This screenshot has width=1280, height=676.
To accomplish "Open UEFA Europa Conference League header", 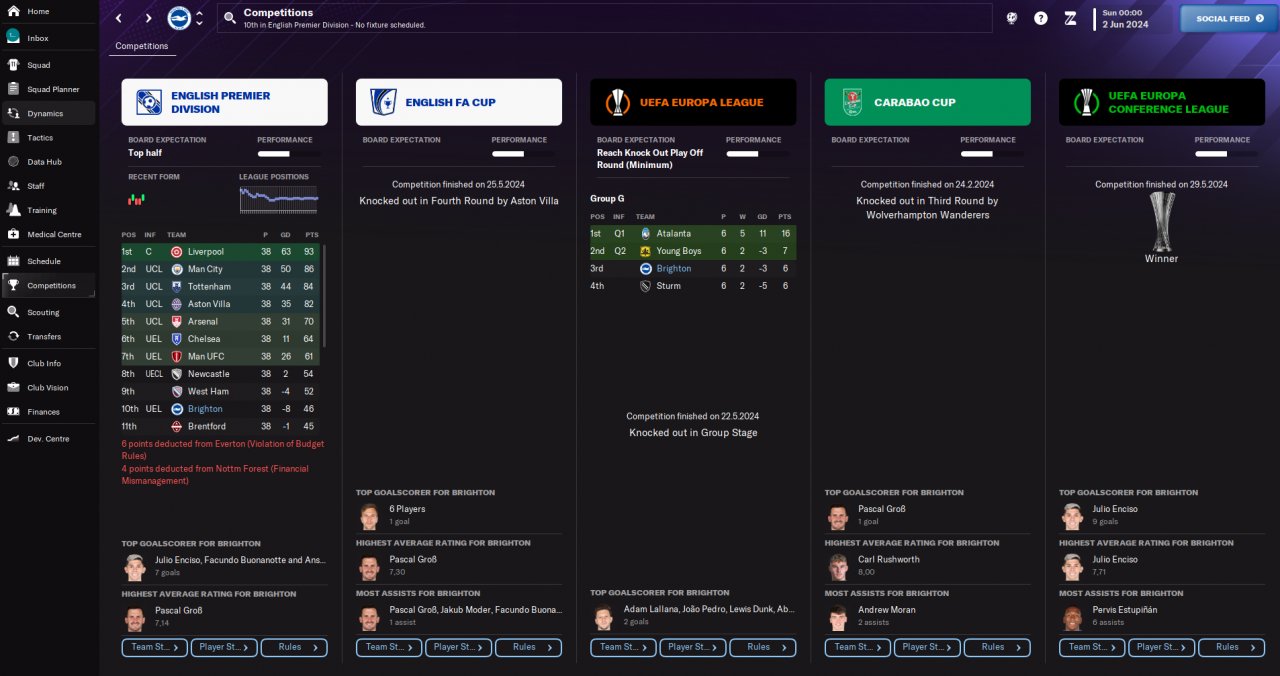I will point(1161,102).
